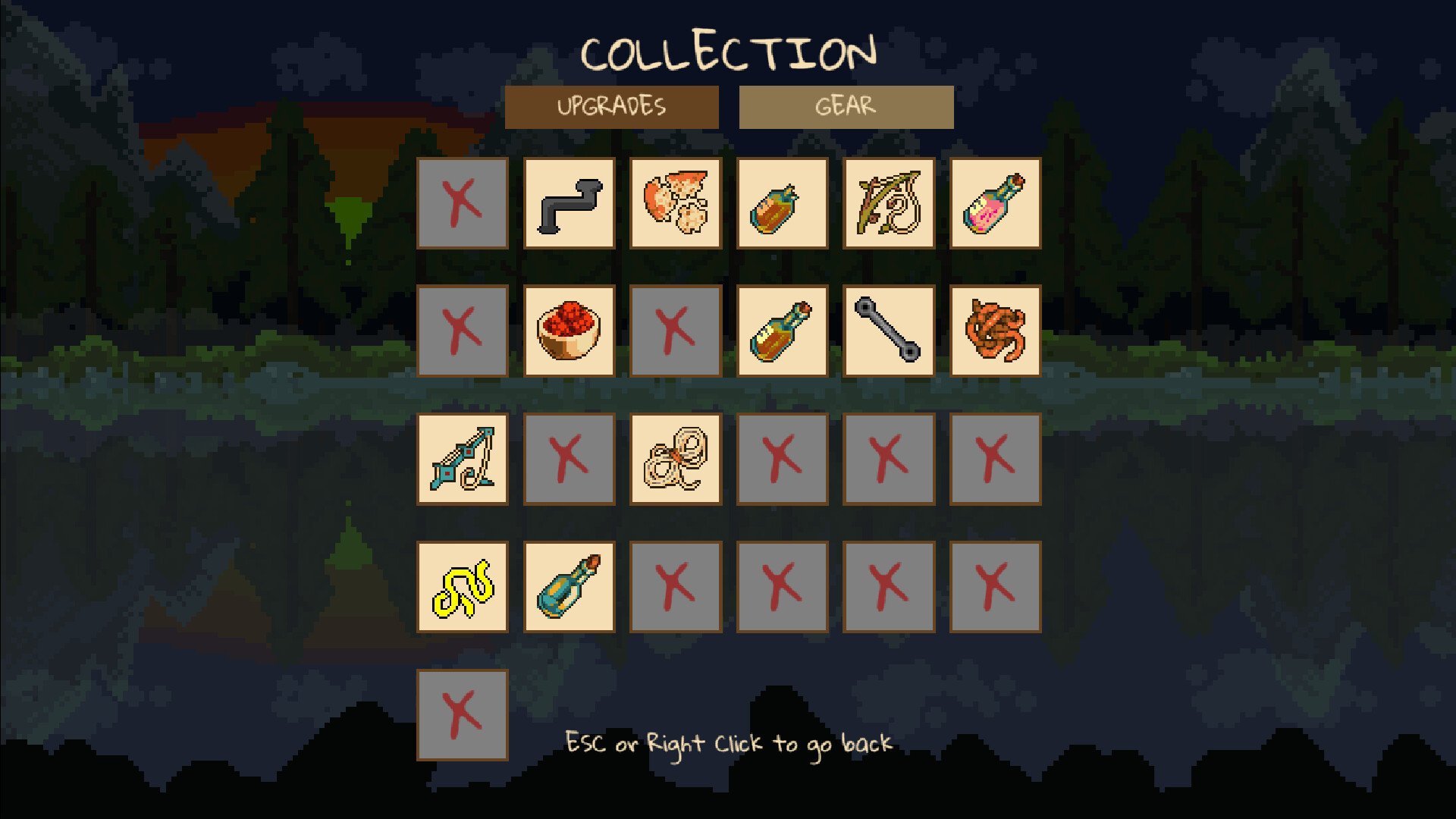The width and height of the screenshot is (1456, 819).
Task: Click the locked slot beside the teal fishing rod
Action: (x=570, y=459)
